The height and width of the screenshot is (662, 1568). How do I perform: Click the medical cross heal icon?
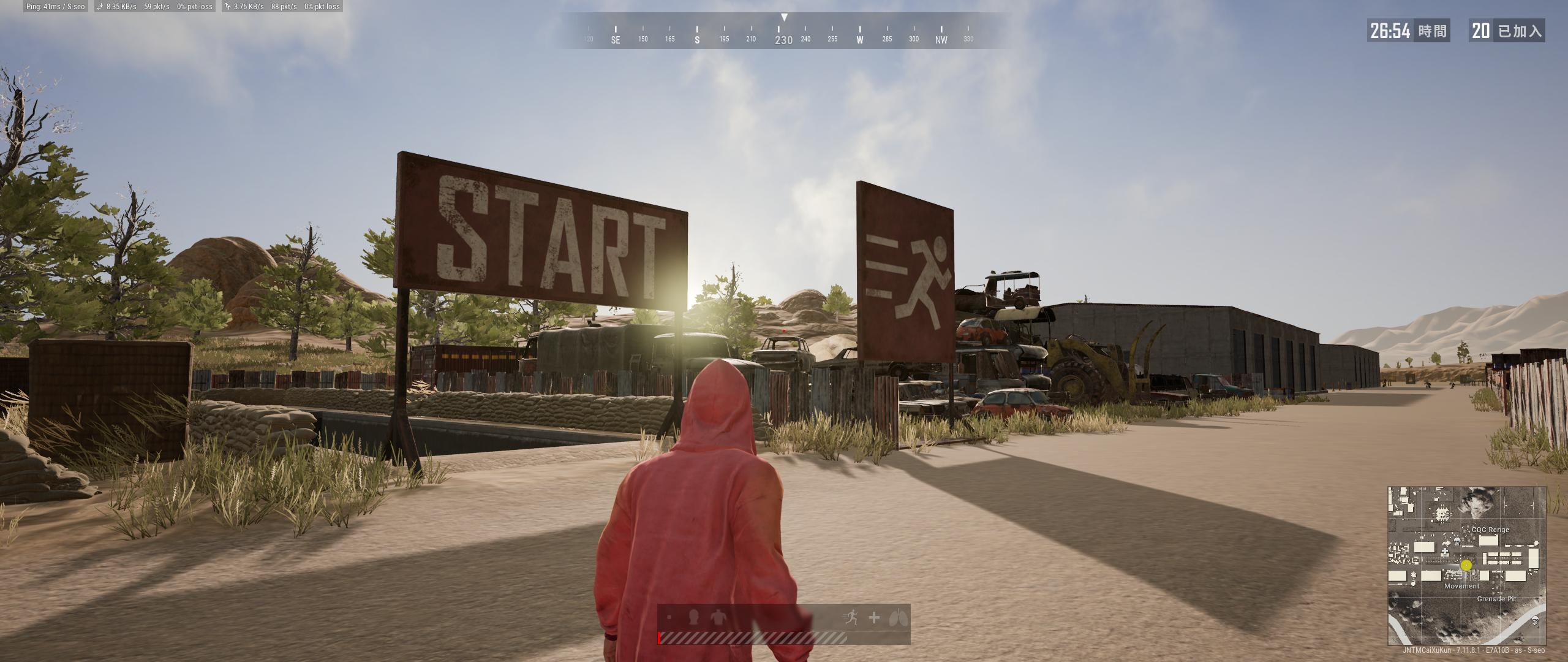tap(874, 618)
